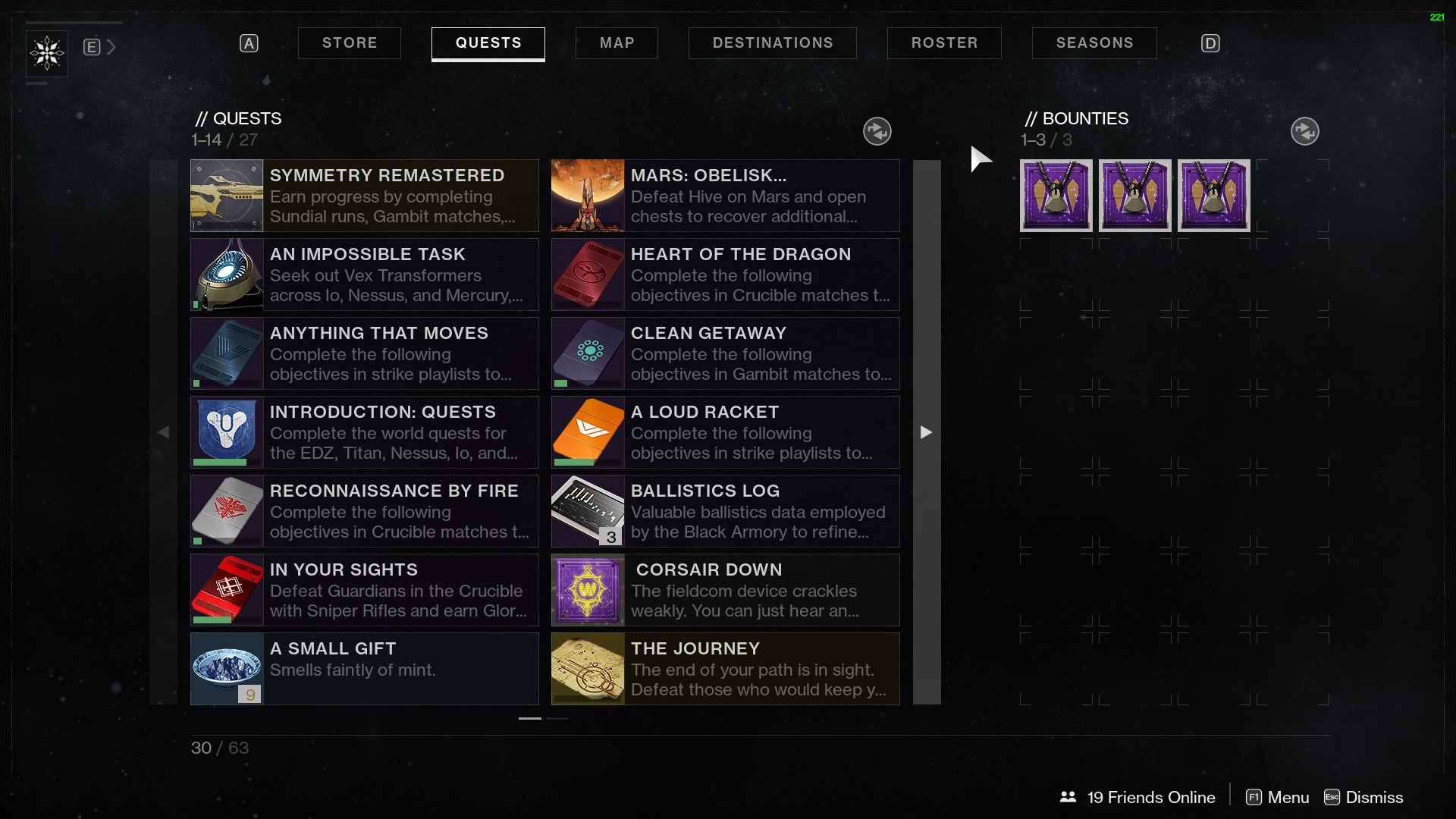This screenshot has height=819, width=1456.
Task: Switch to the Map tab
Action: click(617, 43)
